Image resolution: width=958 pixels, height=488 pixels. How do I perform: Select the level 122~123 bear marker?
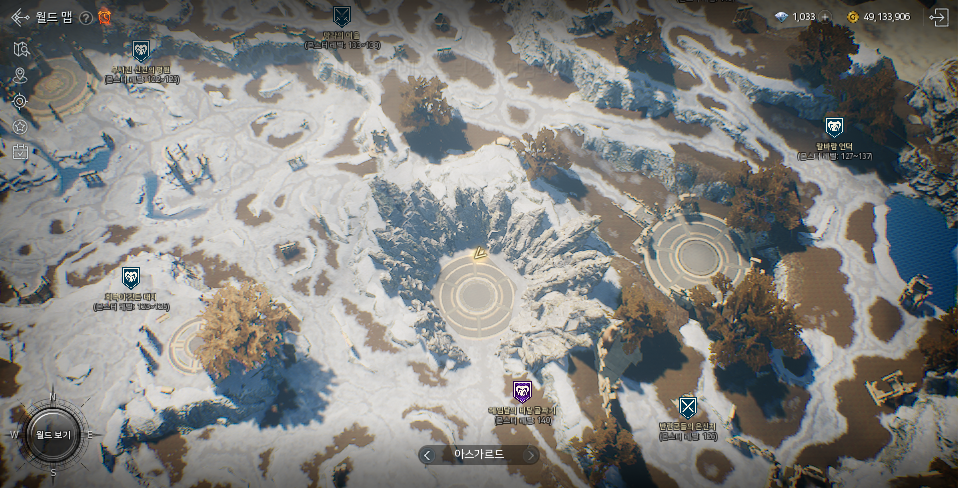click(x=141, y=50)
